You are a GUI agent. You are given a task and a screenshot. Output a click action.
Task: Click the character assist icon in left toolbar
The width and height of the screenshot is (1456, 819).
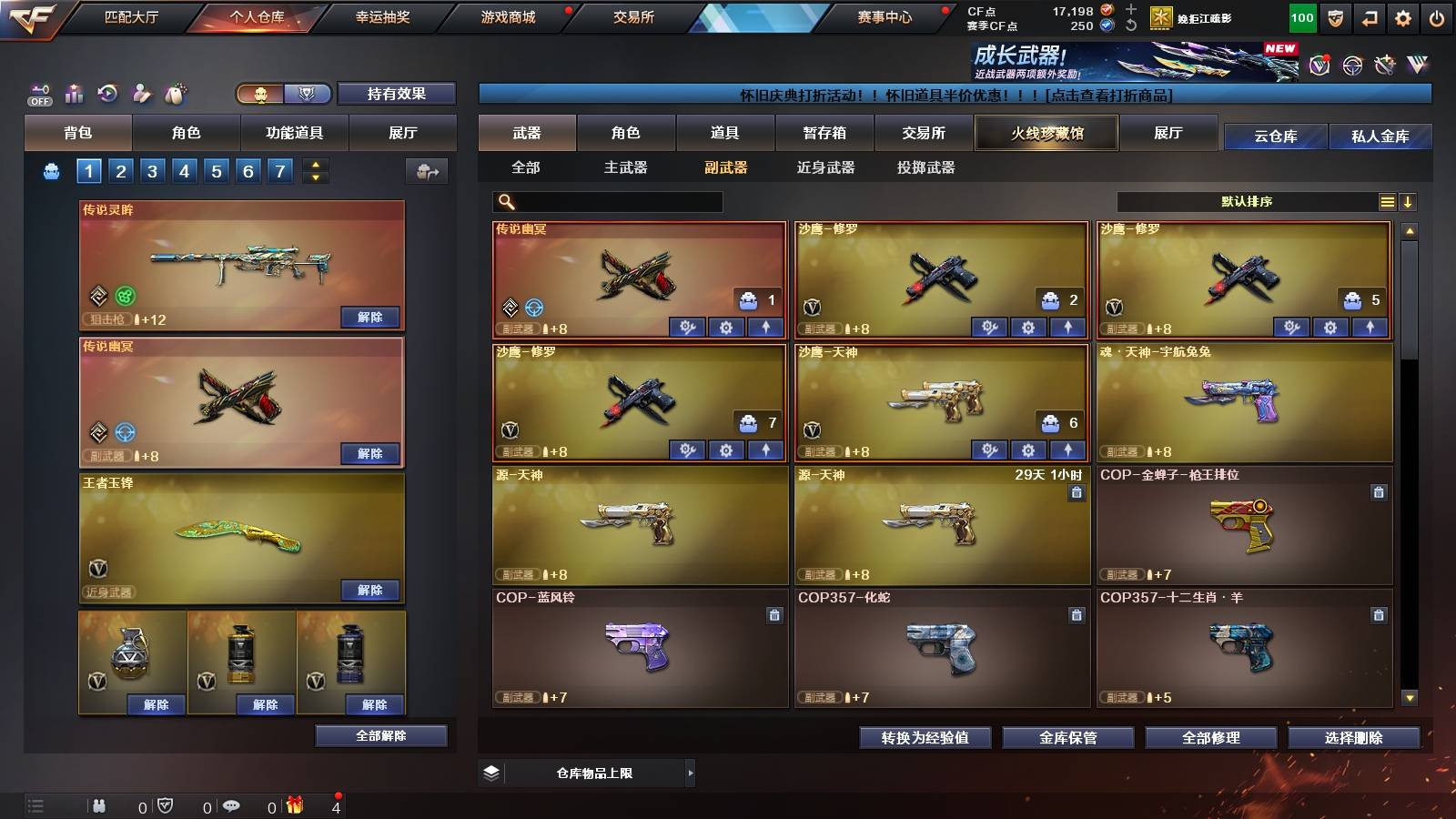tap(140, 94)
